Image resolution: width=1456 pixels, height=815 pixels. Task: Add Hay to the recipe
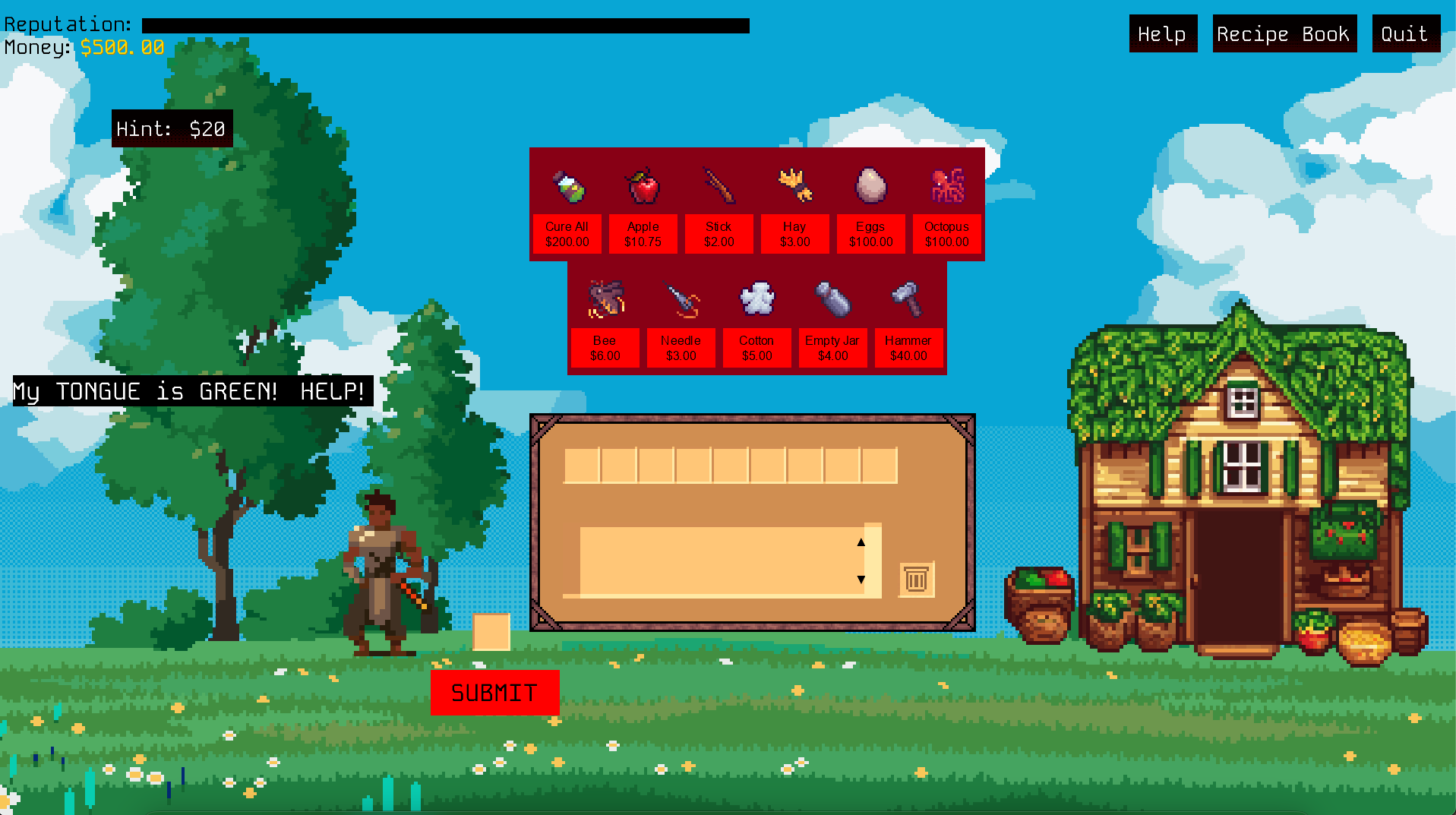794,233
